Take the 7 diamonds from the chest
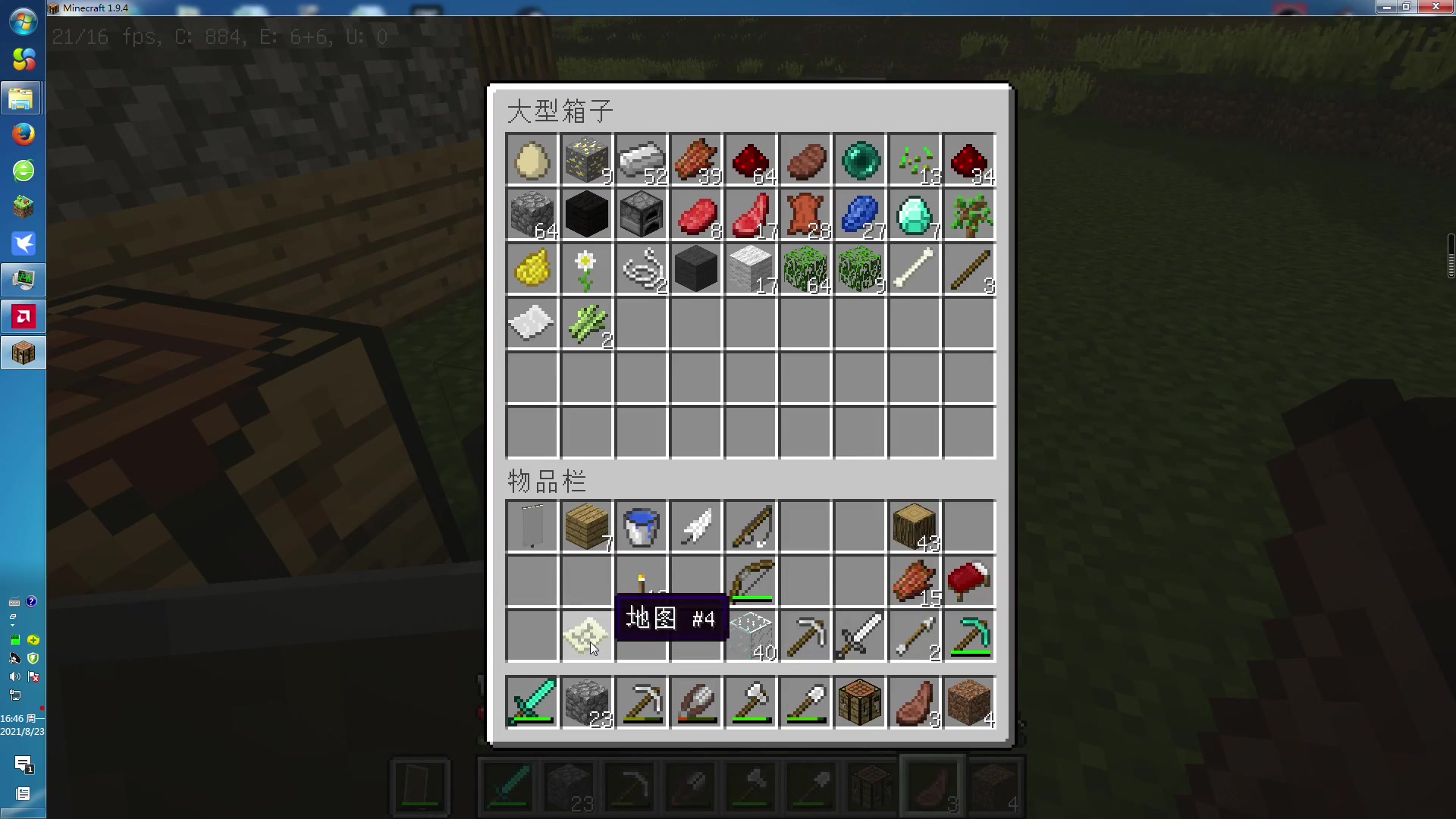Screen dimensions: 1456x819 [x=914, y=215]
